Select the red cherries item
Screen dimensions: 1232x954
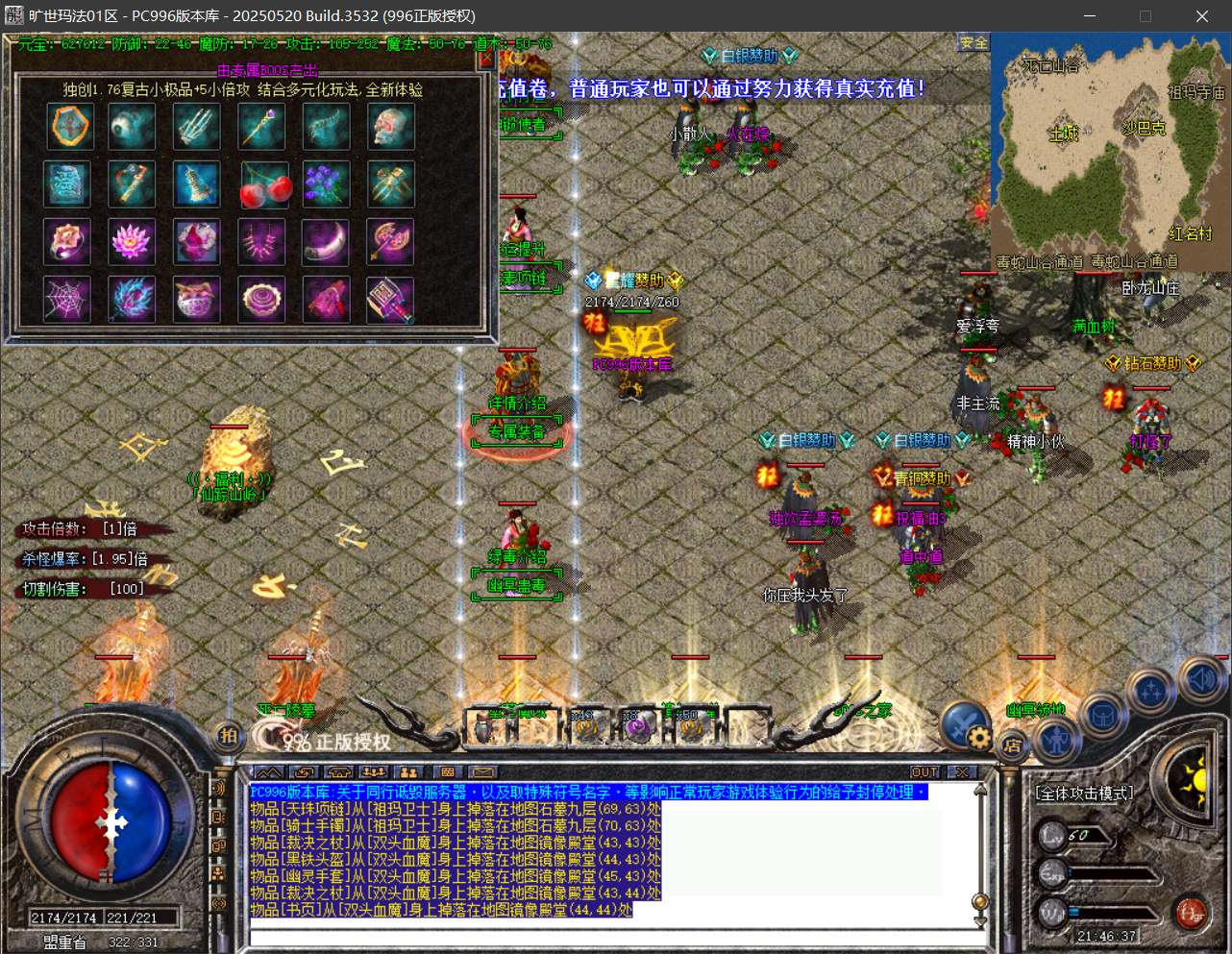(x=262, y=184)
